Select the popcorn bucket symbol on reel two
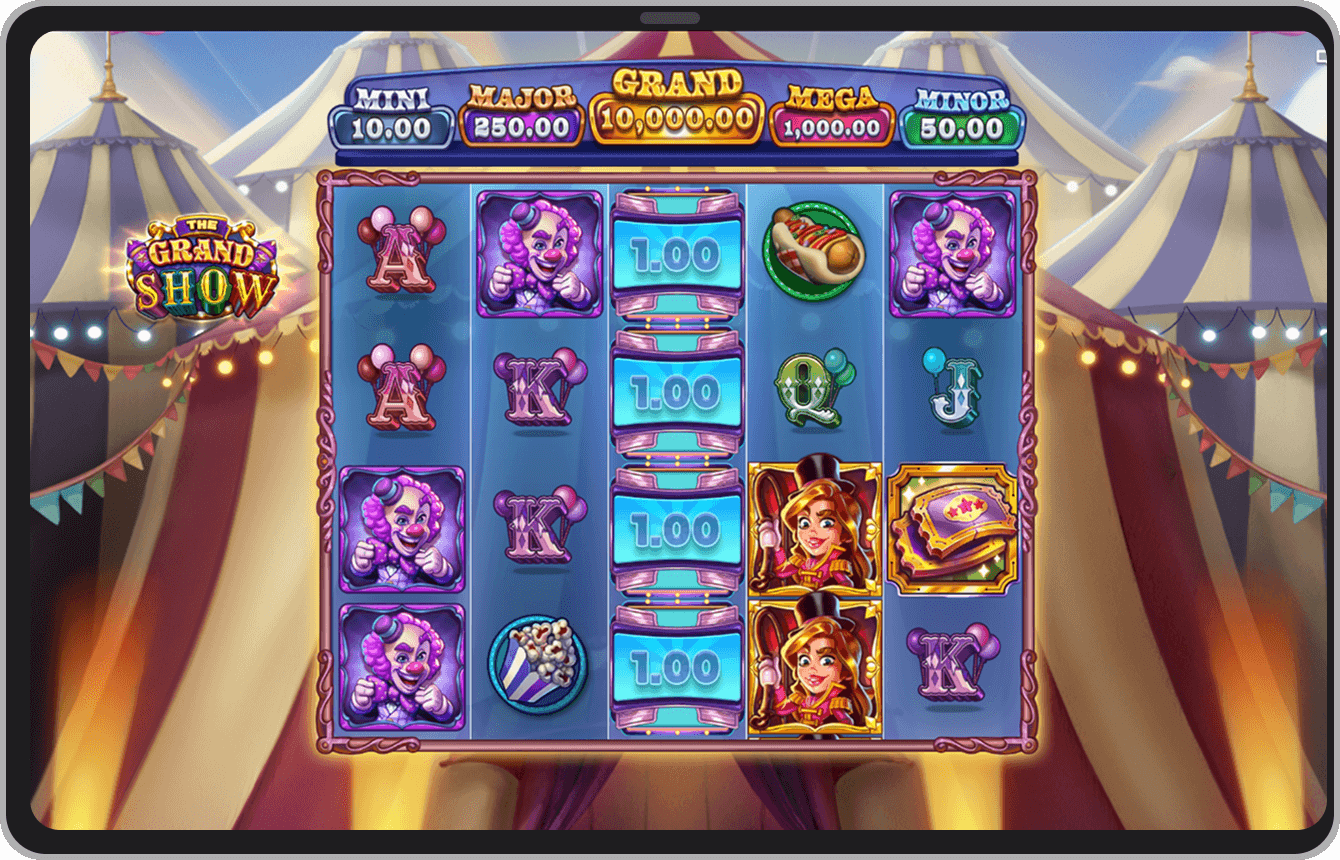Screen dimensions: 1340x860 [x=540, y=665]
